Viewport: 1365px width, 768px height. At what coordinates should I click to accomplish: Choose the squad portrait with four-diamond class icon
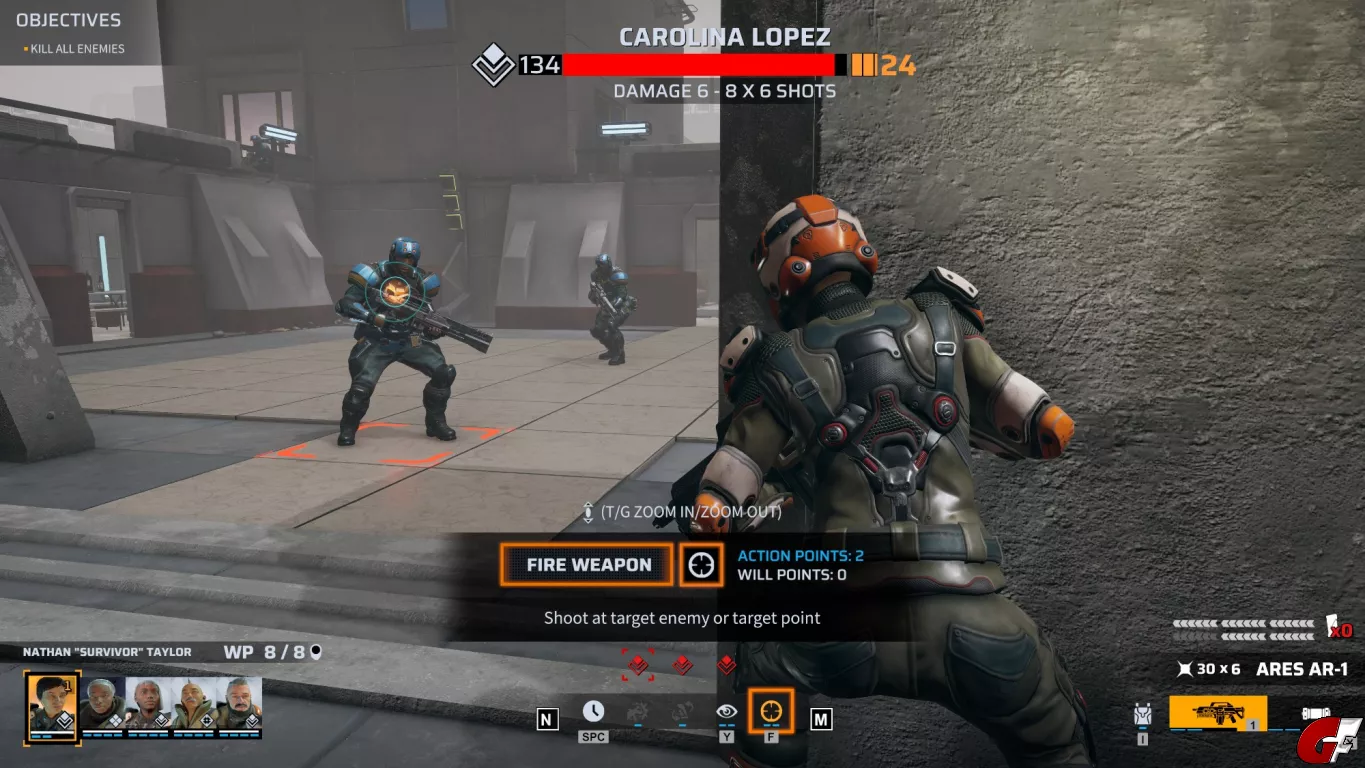point(103,704)
